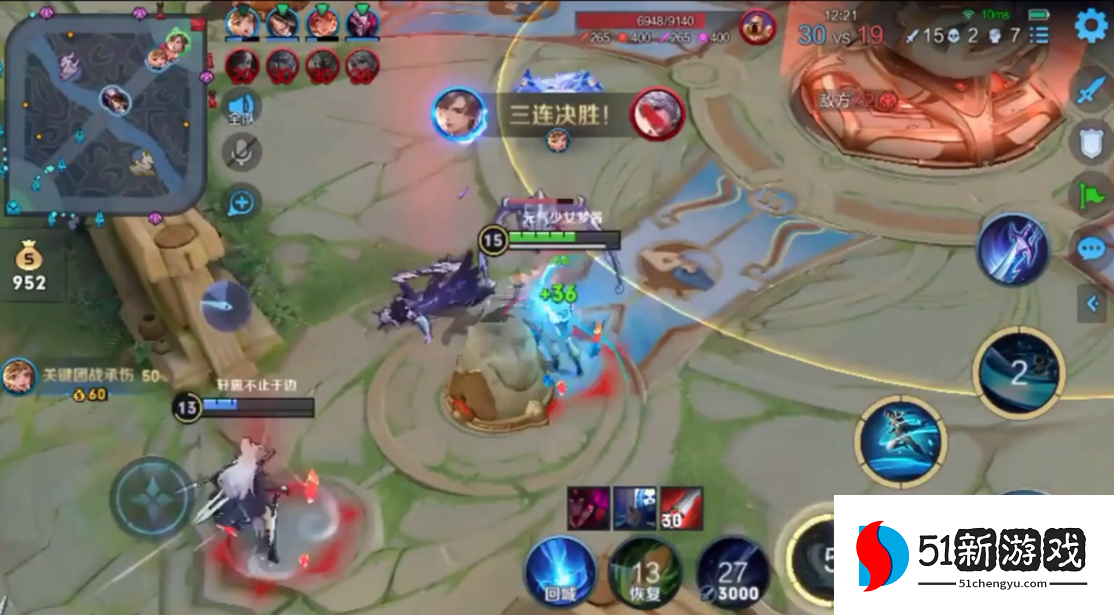Open the gear settings menu
This screenshot has height=615, width=1114.
point(1091,26)
